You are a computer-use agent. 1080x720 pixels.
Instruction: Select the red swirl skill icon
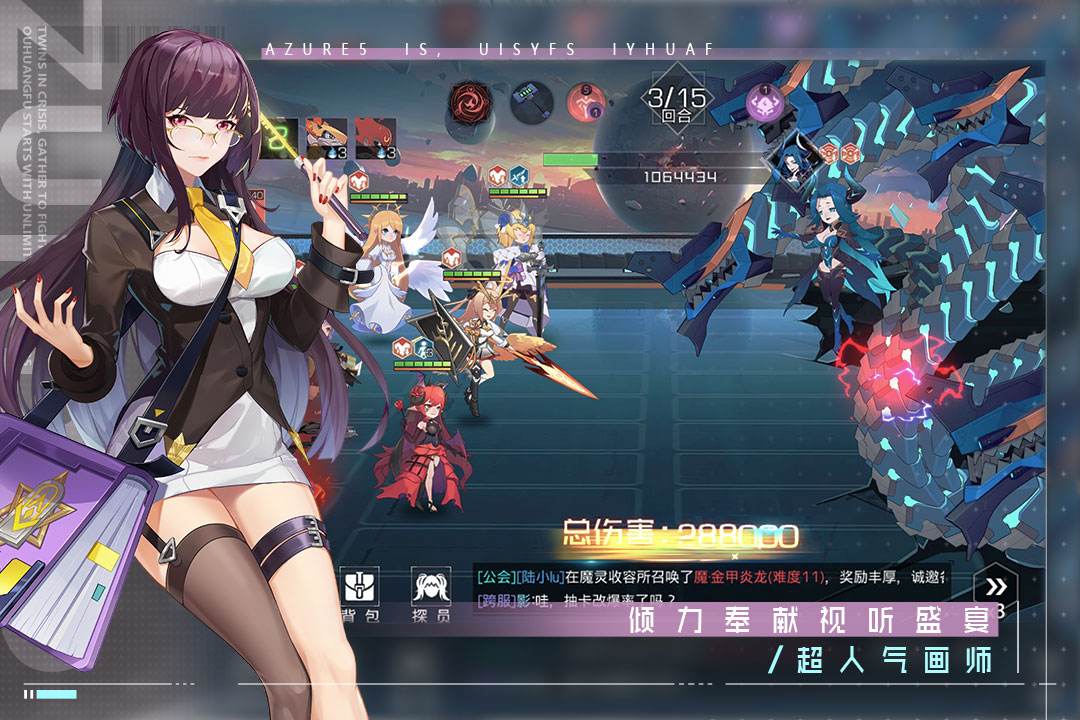469,101
